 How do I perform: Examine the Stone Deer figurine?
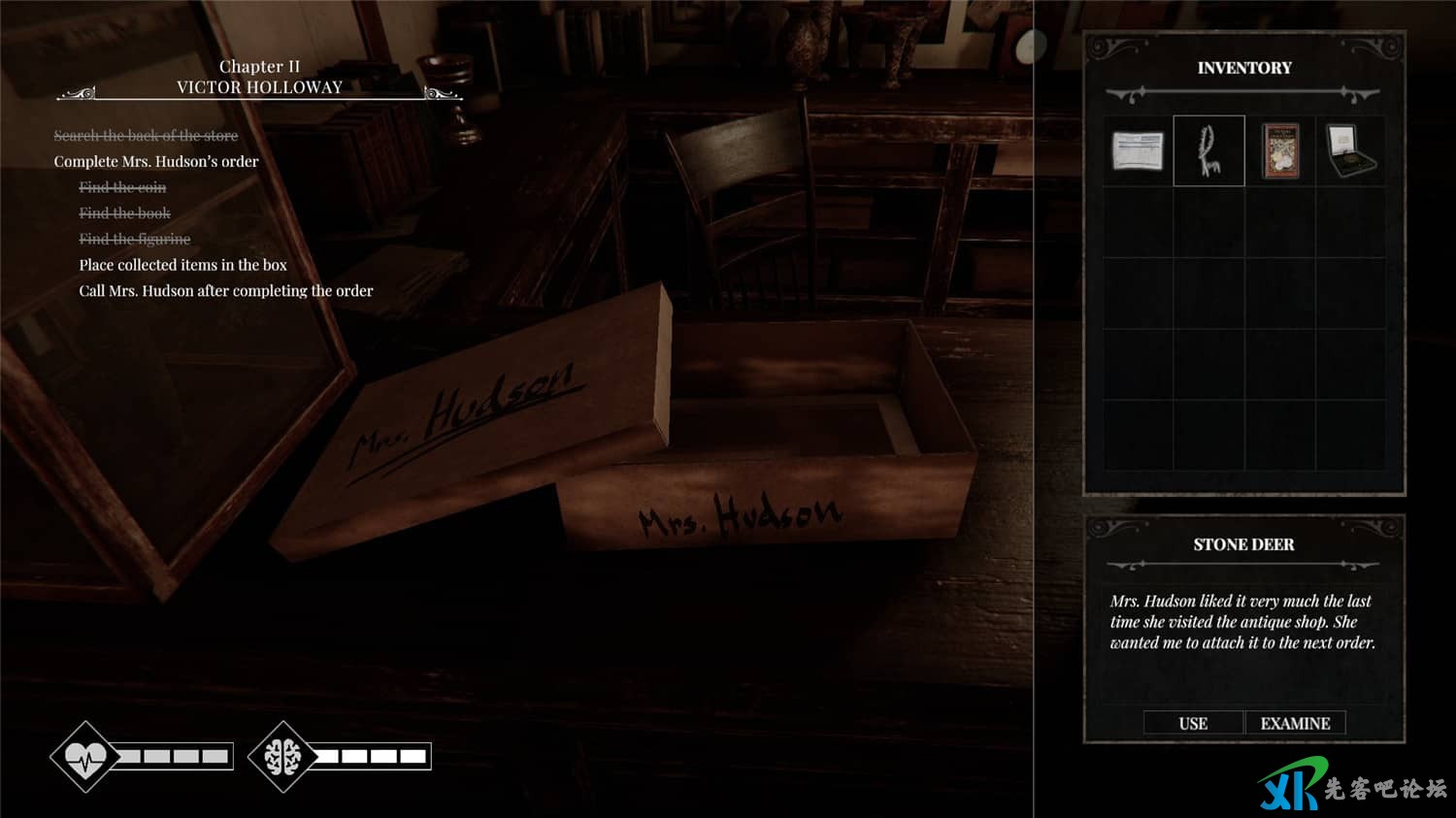(x=1295, y=723)
